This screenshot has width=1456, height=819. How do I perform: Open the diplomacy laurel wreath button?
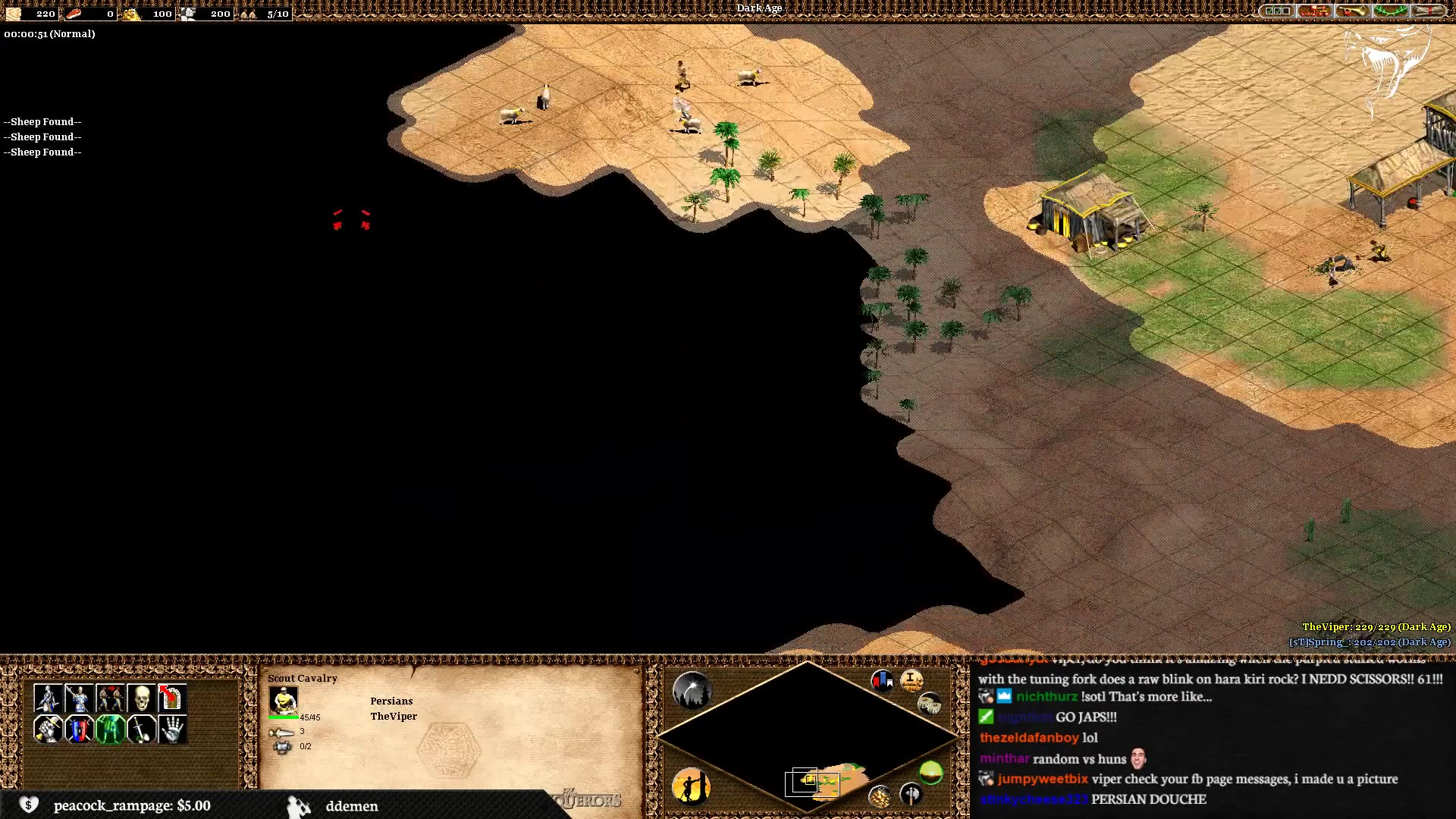[x=1389, y=11]
